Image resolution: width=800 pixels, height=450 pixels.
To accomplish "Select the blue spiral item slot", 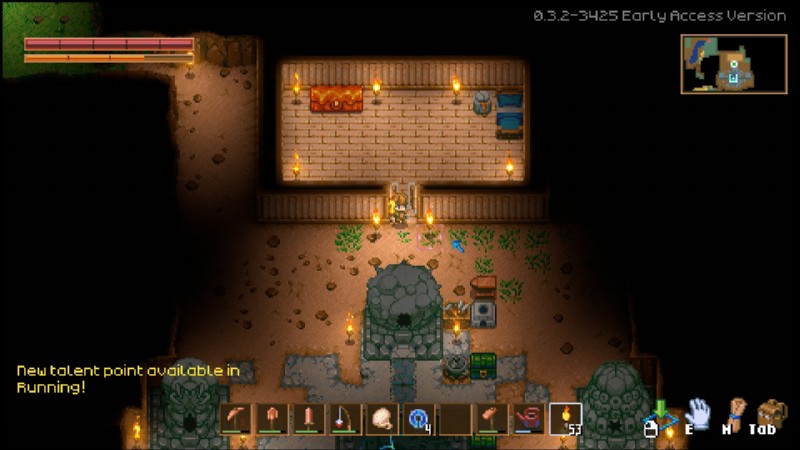I will pyautogui.click(x=417, y=418).
